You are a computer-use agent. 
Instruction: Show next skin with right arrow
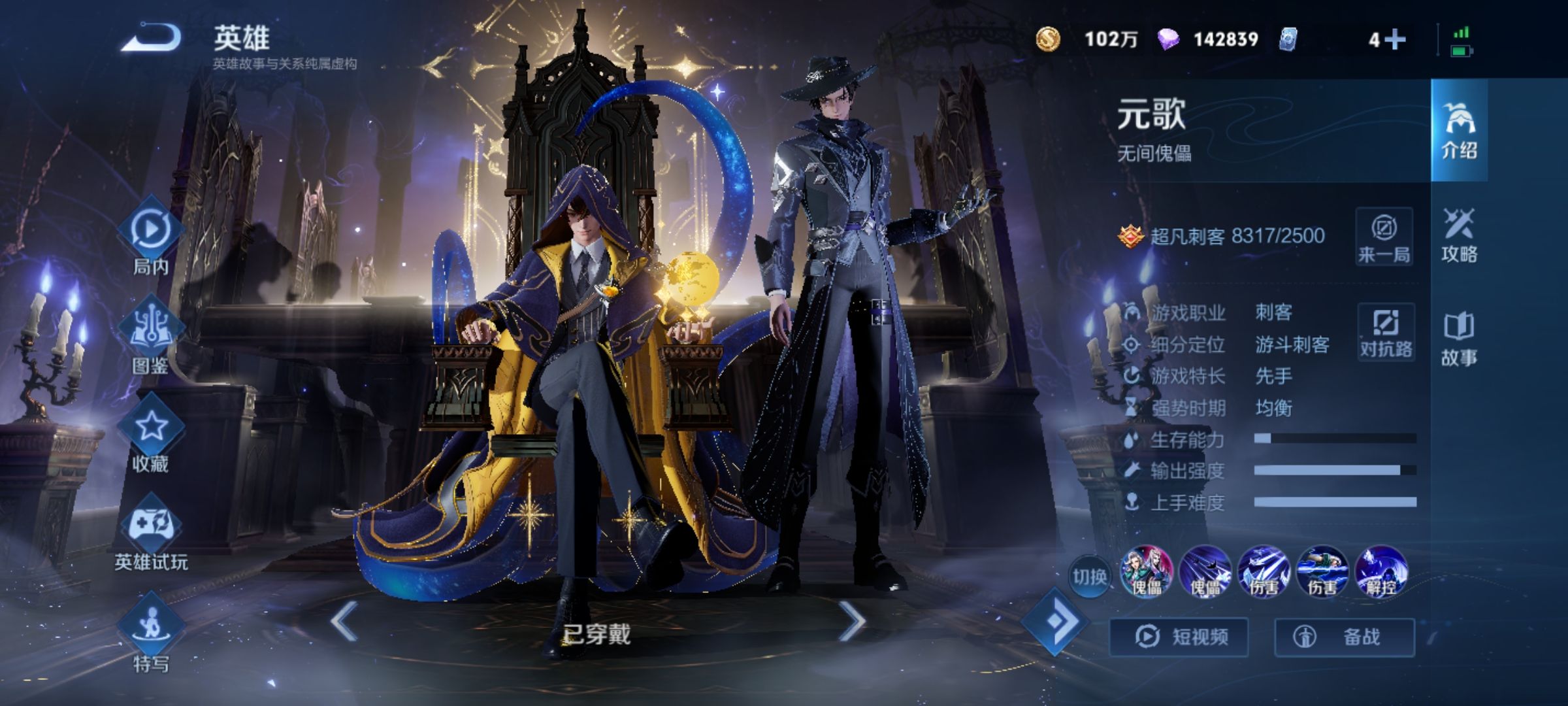(x=851, y=620)
